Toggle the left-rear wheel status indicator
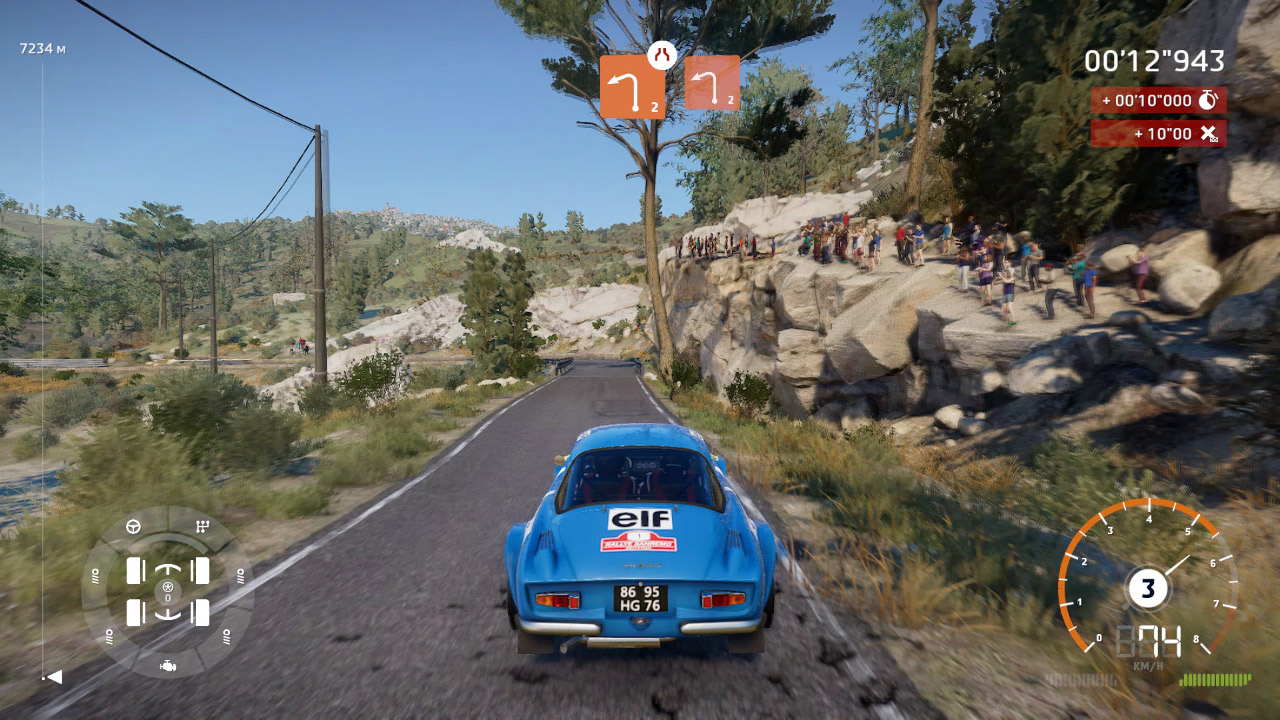This screenshot has width=1280, height=720. click(x=135, y=614)
